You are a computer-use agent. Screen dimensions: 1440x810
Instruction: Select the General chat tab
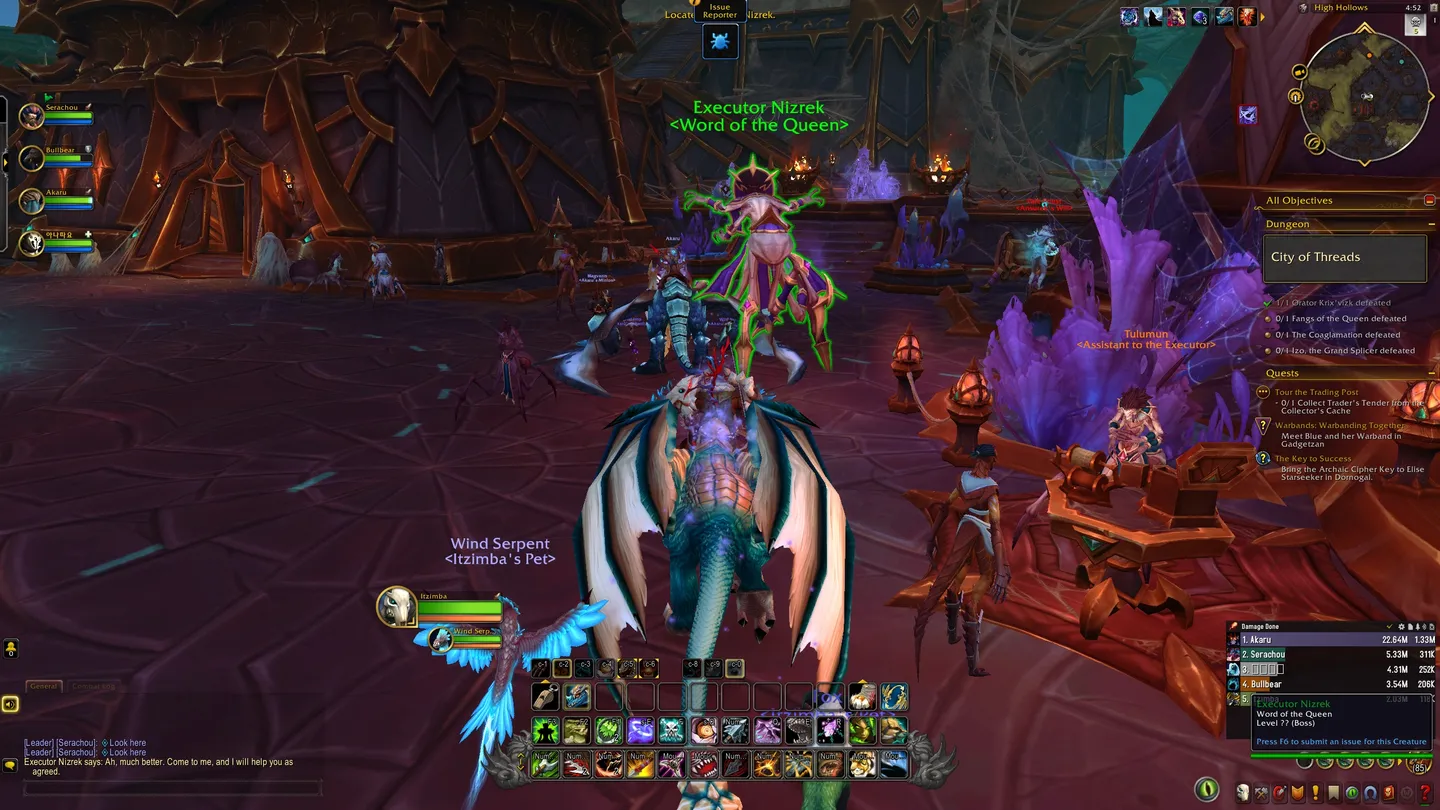click(43, 686)
